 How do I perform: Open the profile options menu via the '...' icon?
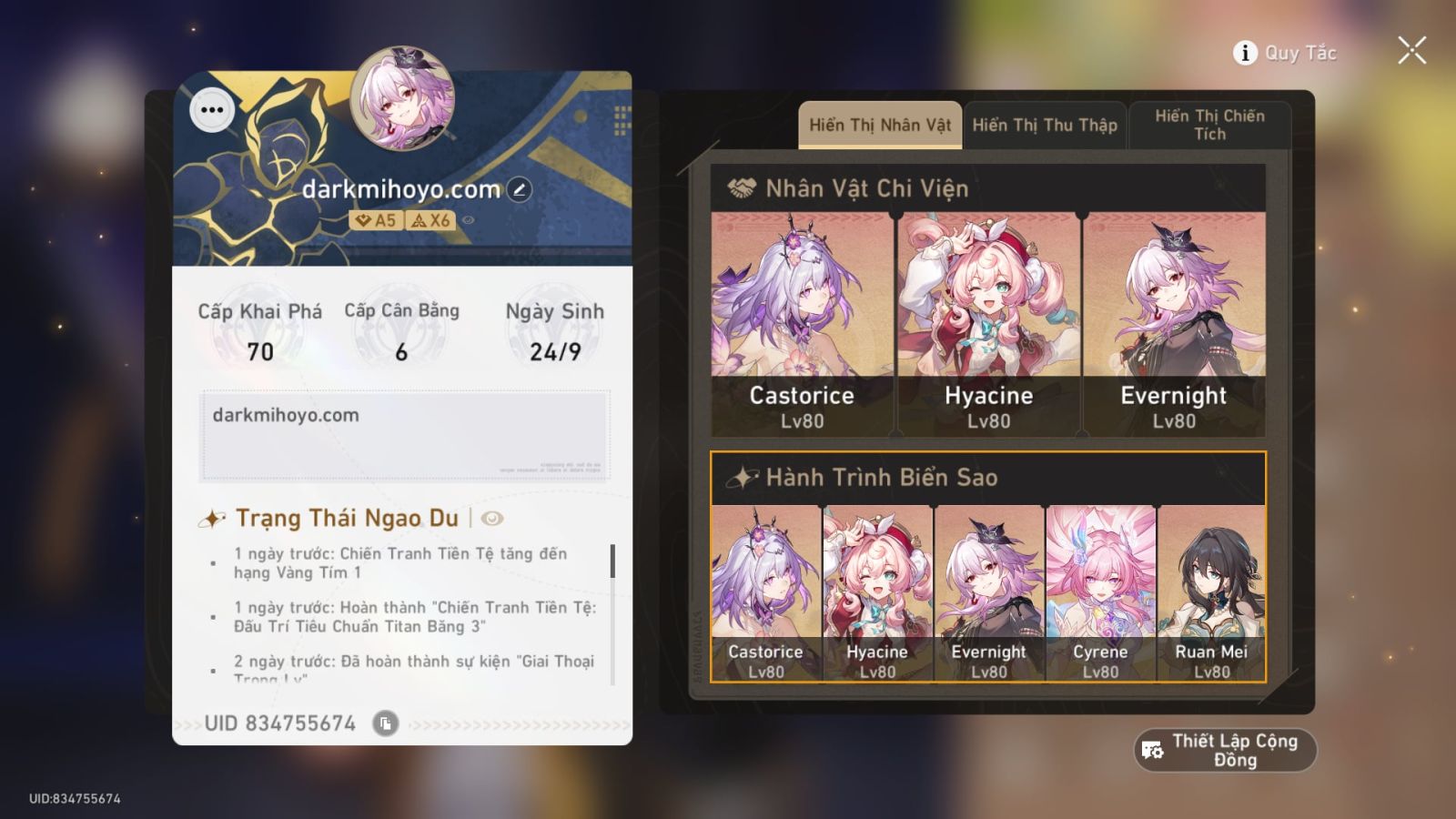(212, 110)
